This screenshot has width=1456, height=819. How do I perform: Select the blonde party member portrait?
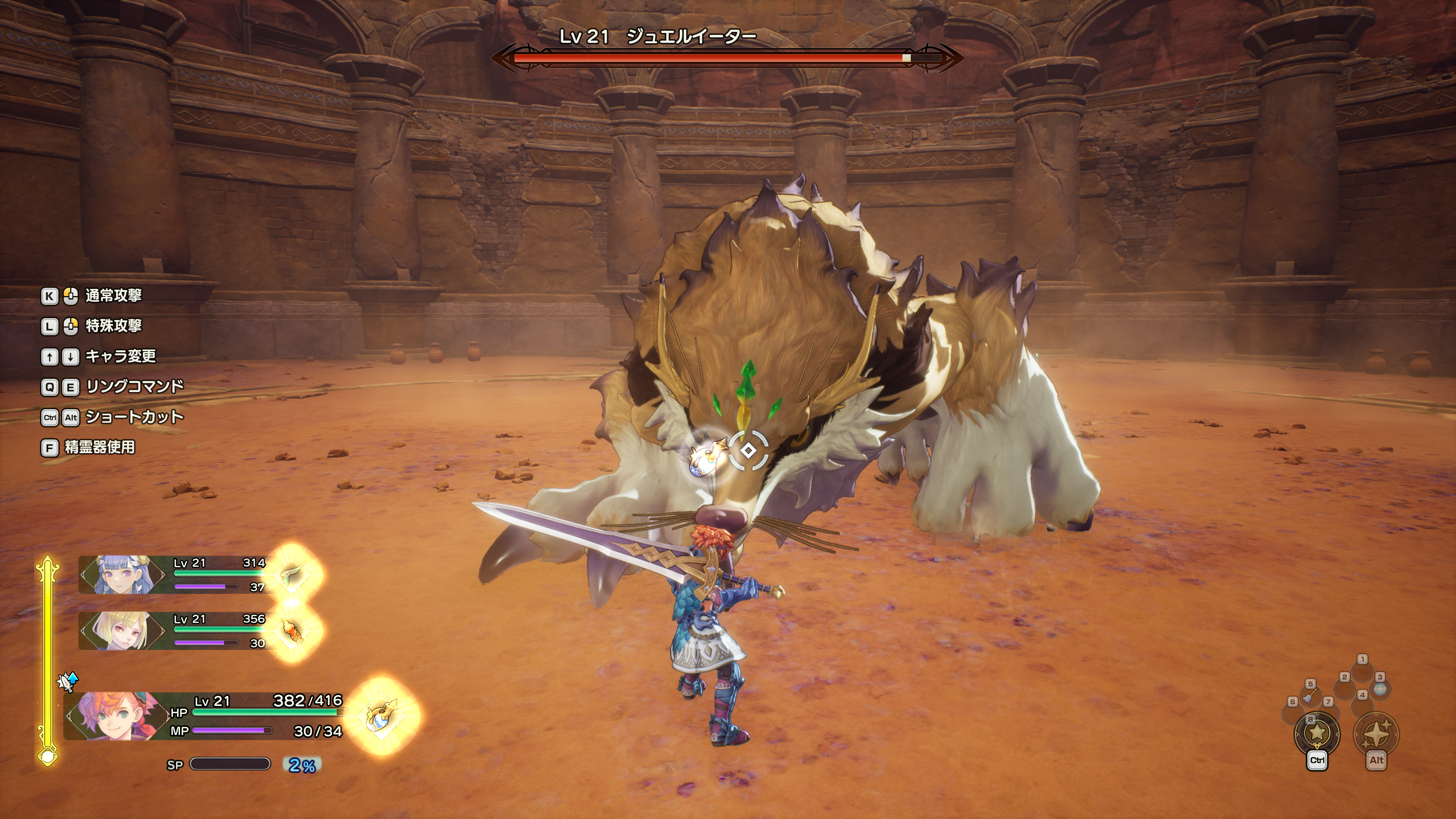[121, 630]
